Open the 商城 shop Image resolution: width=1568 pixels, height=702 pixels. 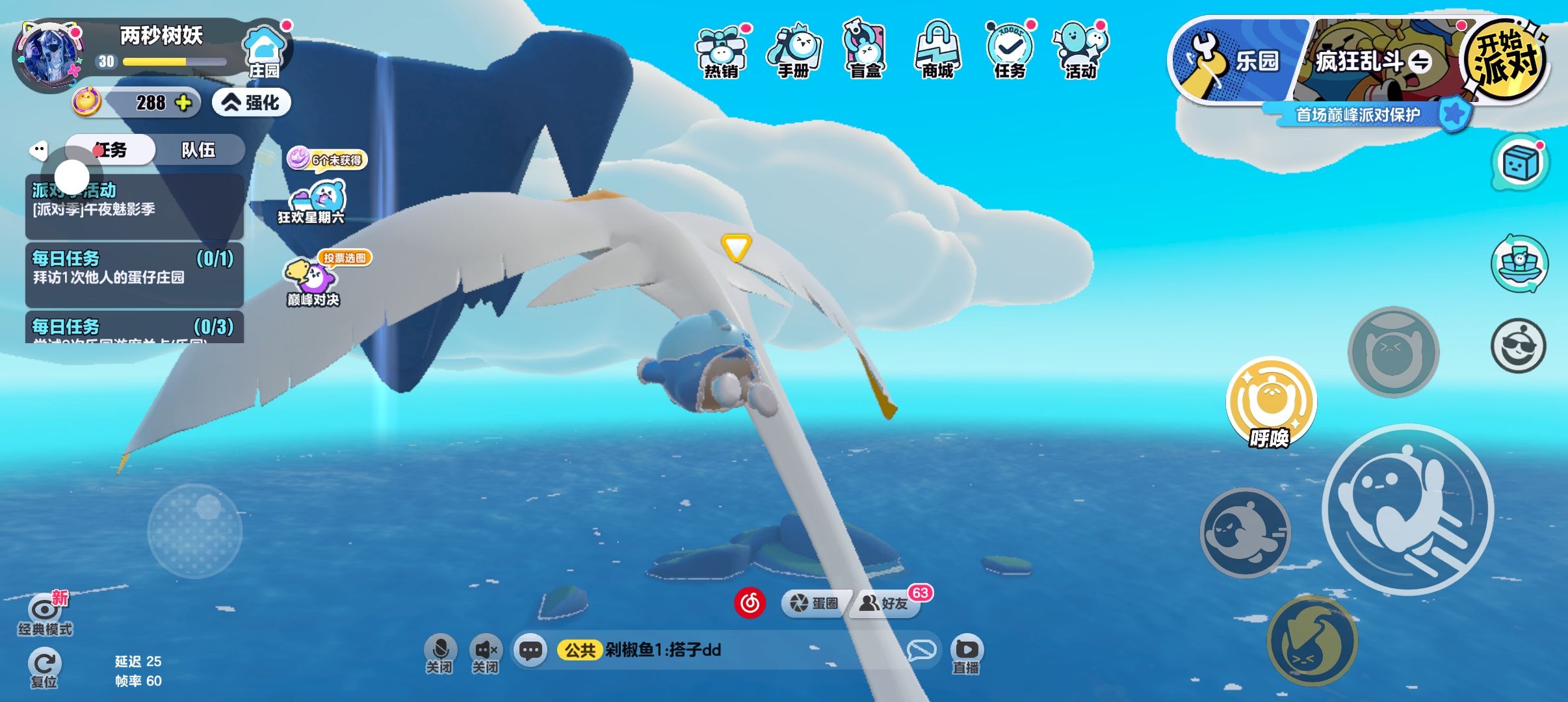point(937,52)
